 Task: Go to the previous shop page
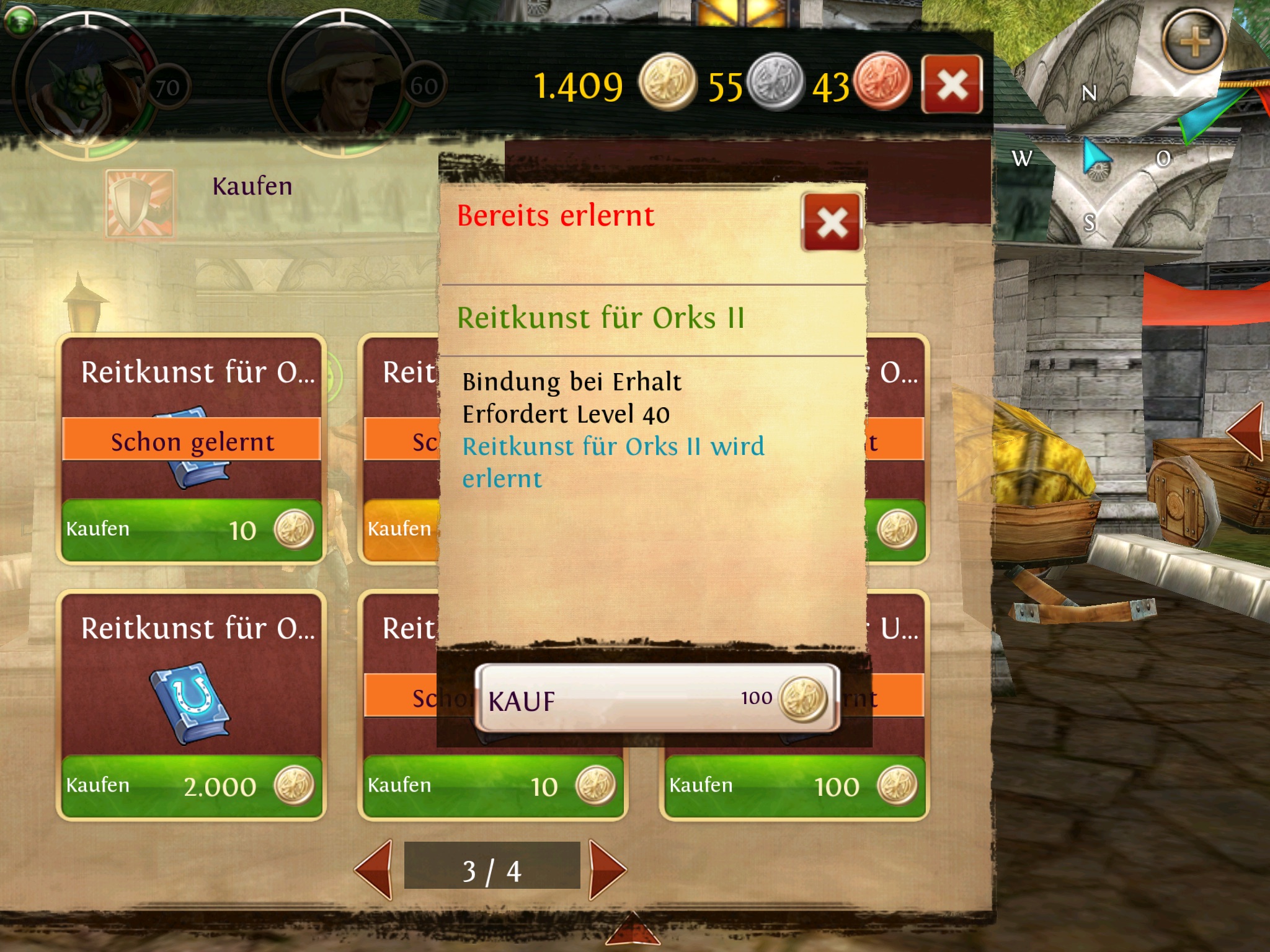click(x=375, y=870)
